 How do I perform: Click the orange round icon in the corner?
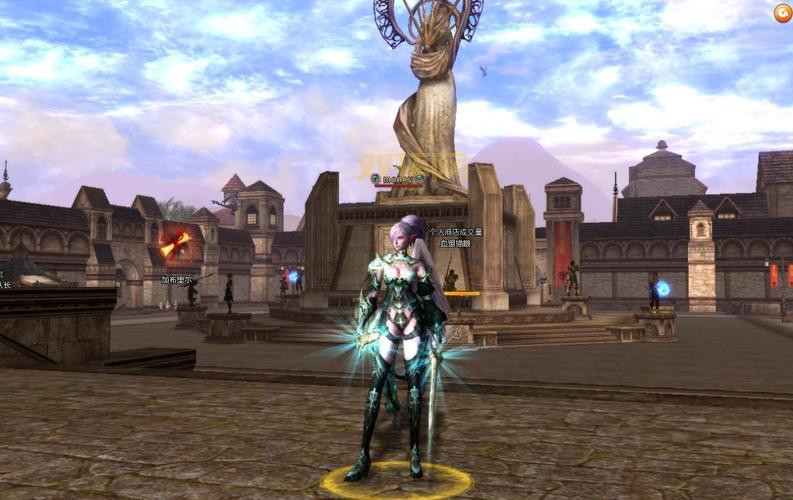(782, 13)
